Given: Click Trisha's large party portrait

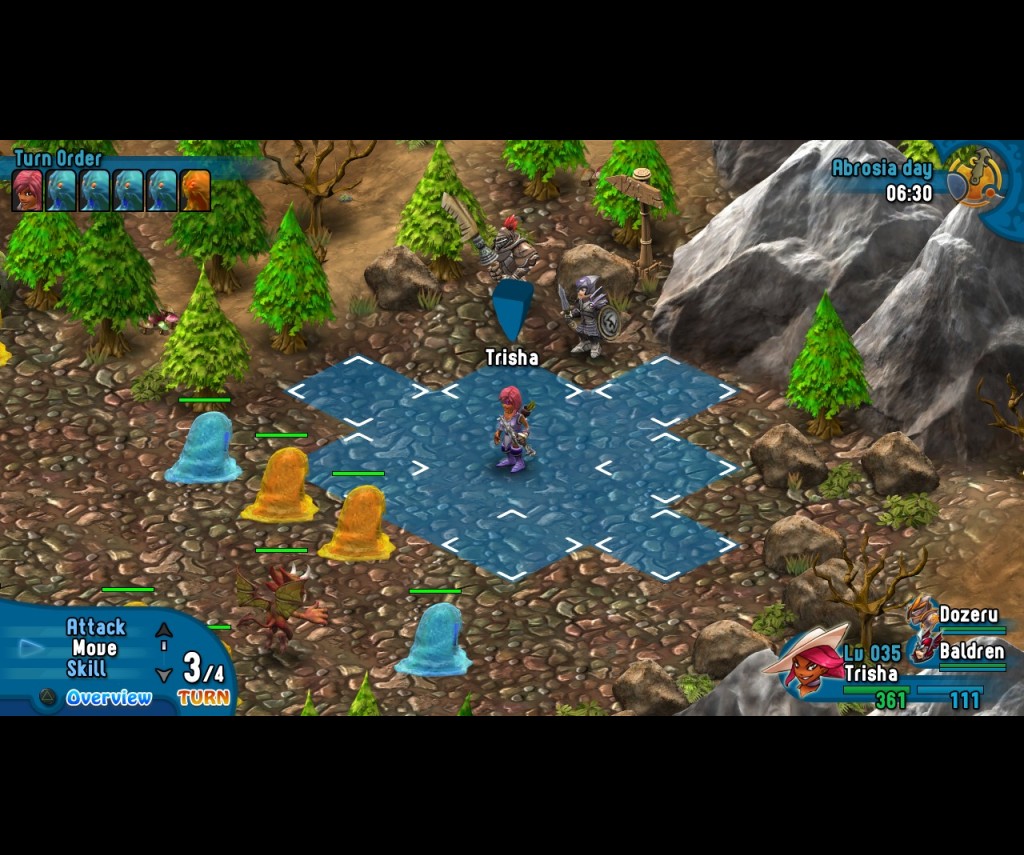Looking at the screenshot, I should [x=806, y=660].
